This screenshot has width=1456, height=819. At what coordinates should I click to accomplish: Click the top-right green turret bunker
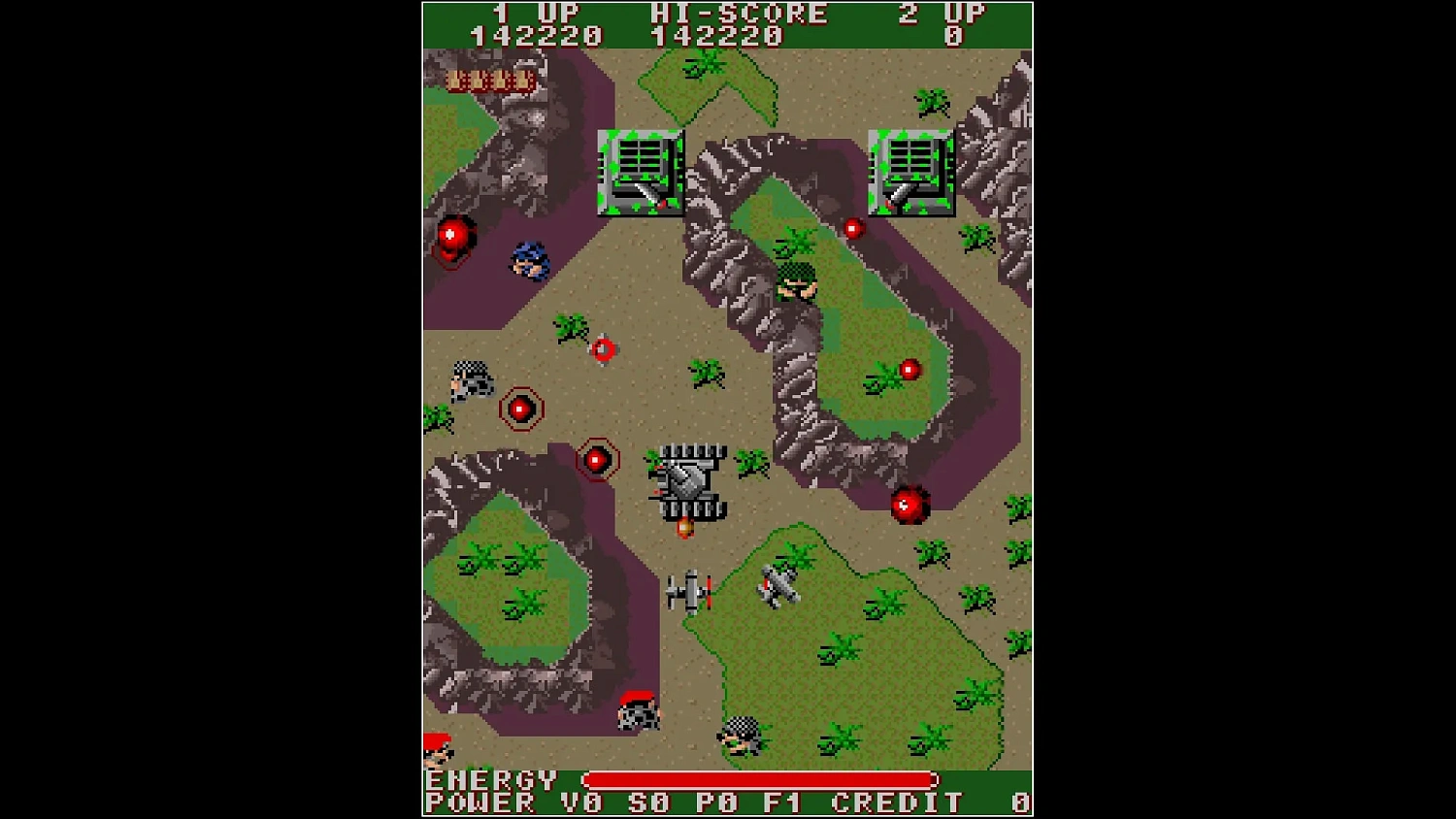click(x=910, y=173)
